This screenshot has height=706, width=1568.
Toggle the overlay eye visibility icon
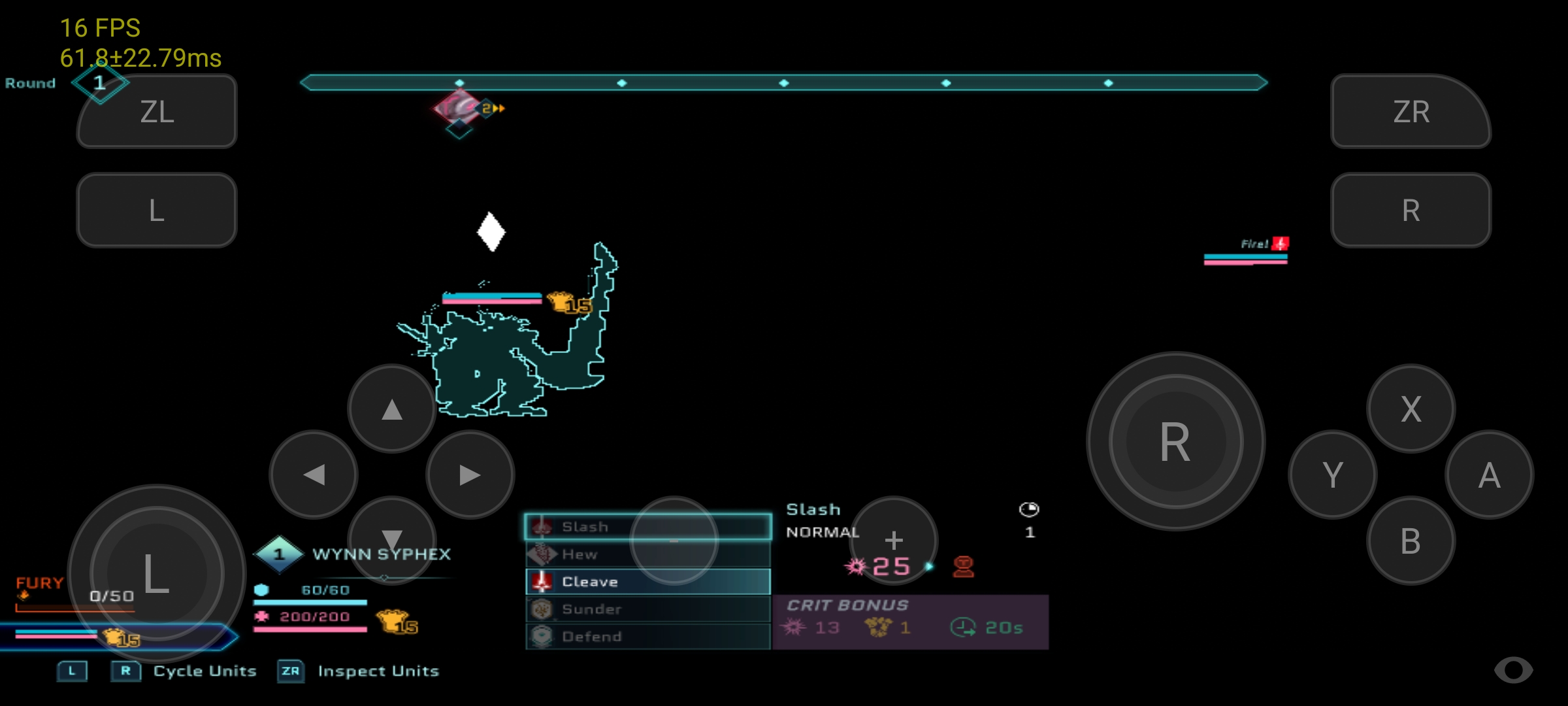click(1513, 670)
